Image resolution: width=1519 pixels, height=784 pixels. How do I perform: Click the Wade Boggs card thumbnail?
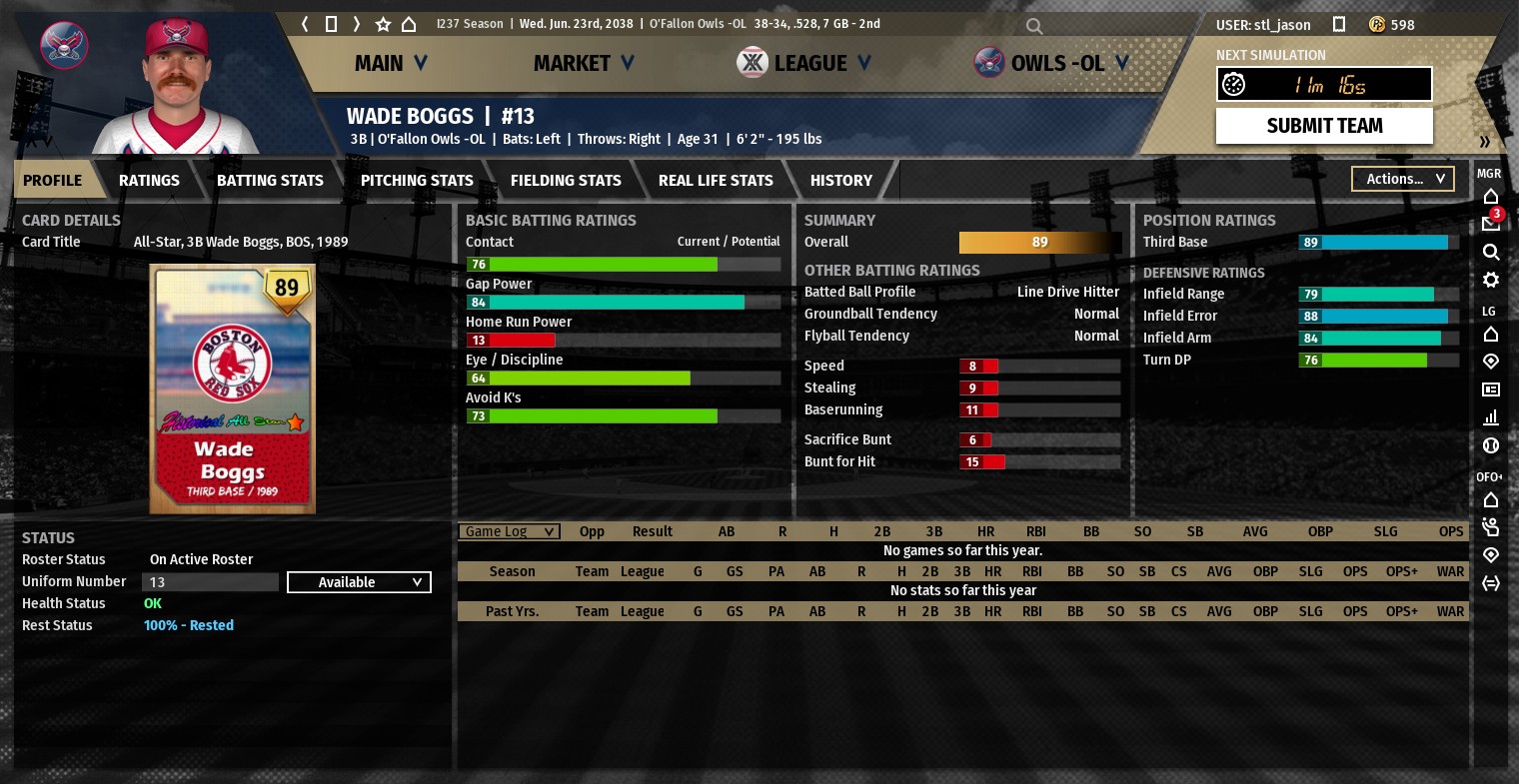[x=233, y=390]
